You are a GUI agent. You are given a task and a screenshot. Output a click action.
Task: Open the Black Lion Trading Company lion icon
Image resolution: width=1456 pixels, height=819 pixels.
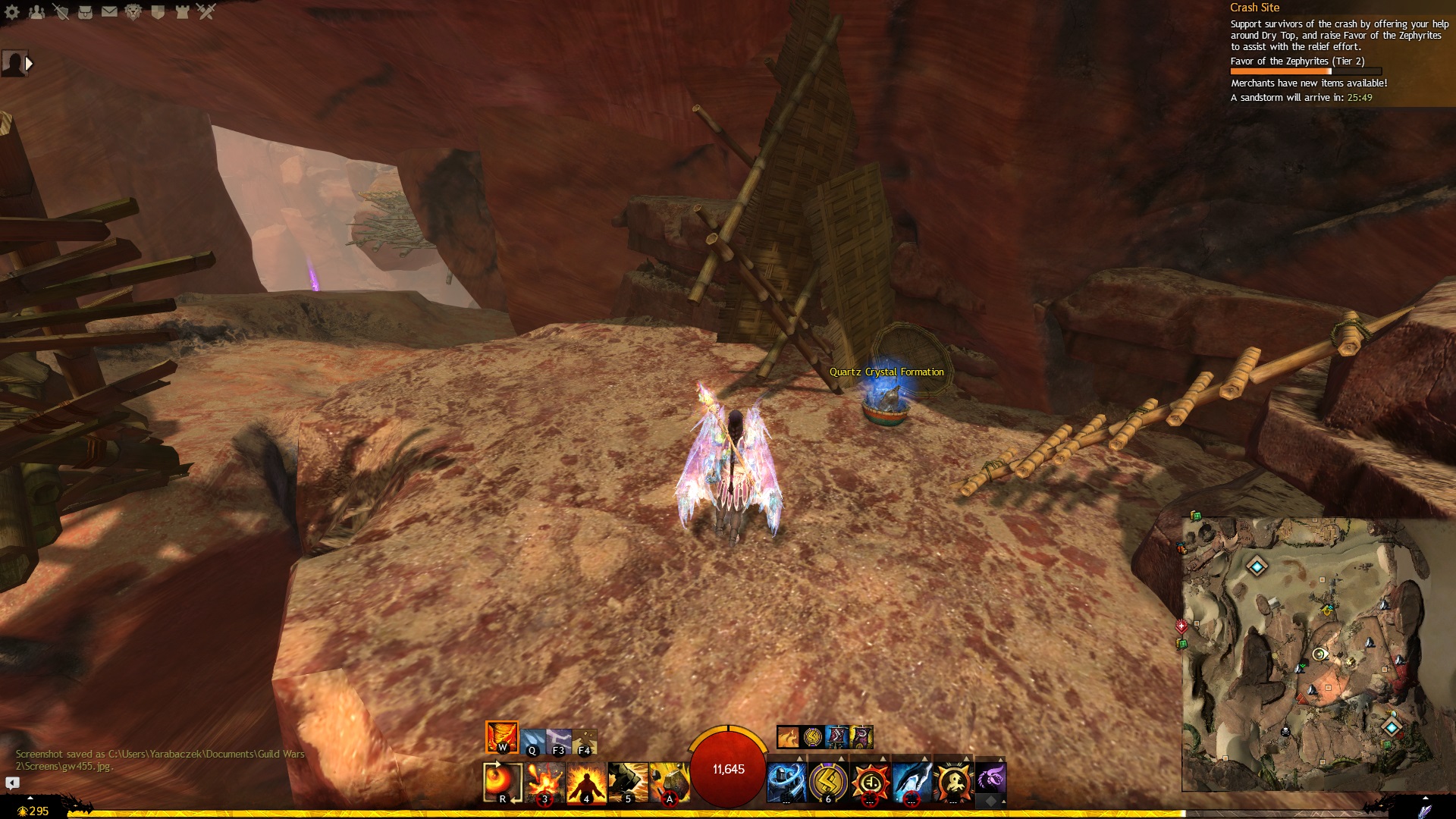click(133, 11)
